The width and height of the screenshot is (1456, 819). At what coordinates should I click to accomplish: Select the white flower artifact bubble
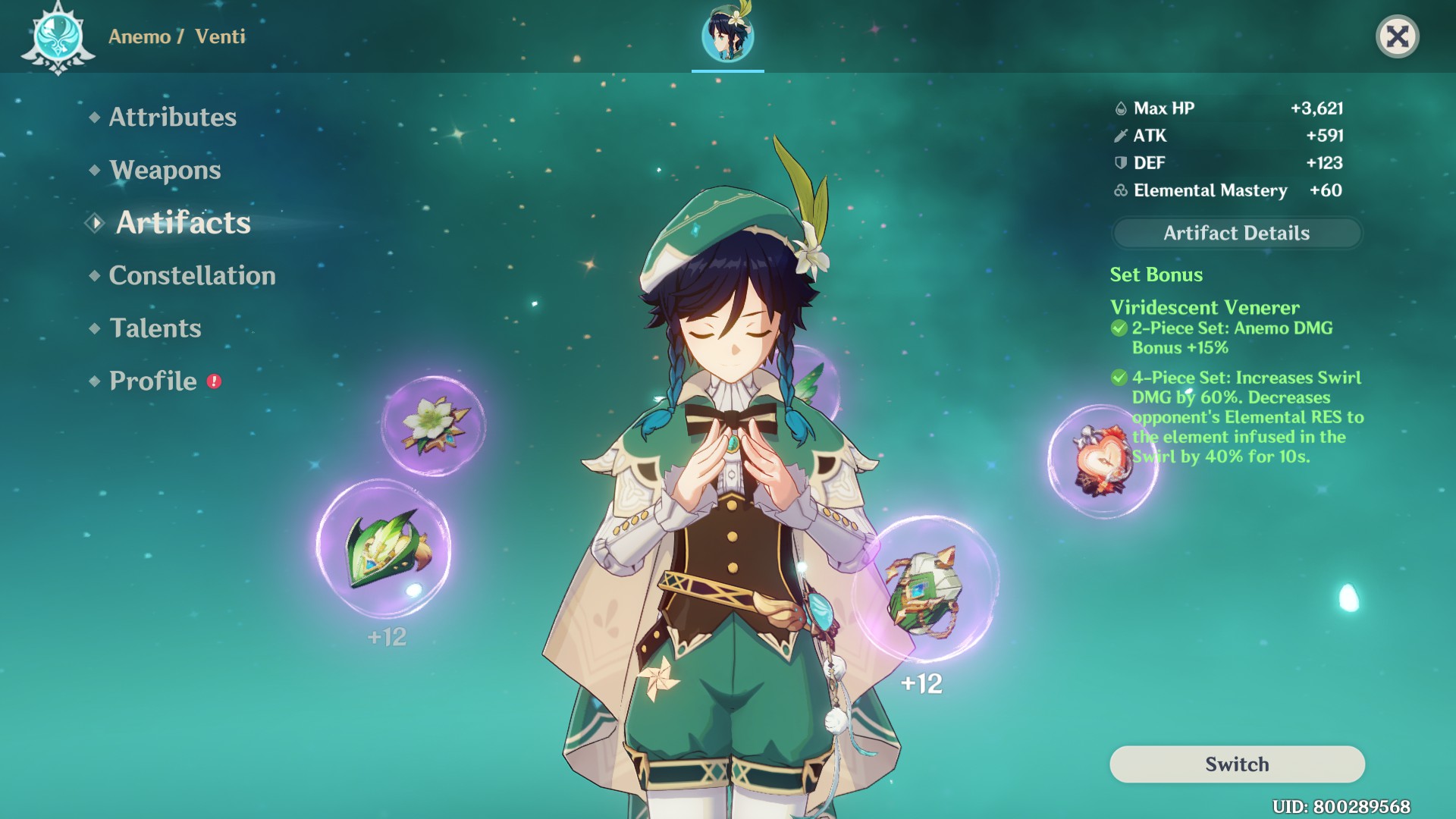[433, 425]
